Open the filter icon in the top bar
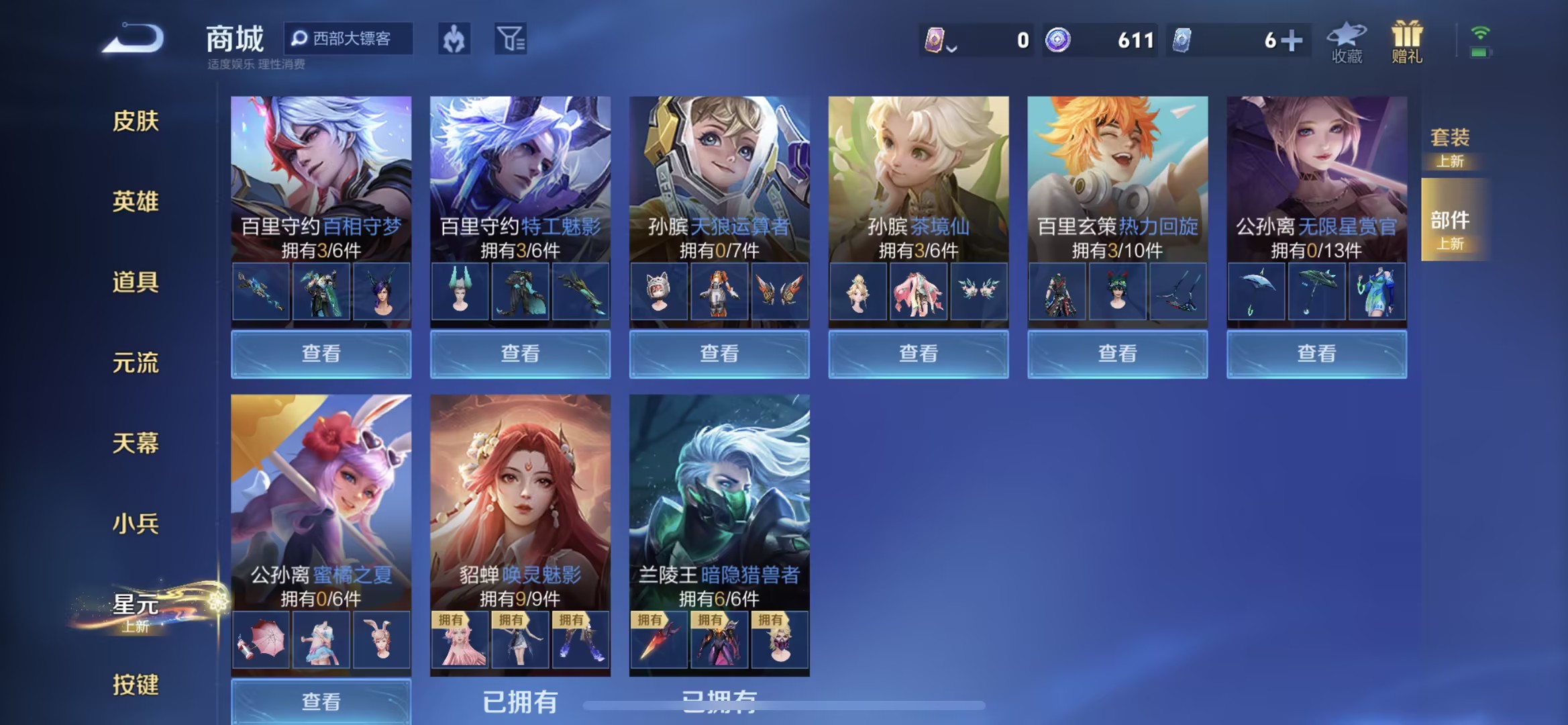This screenshot has height=725, width=1568. (510, 39)
